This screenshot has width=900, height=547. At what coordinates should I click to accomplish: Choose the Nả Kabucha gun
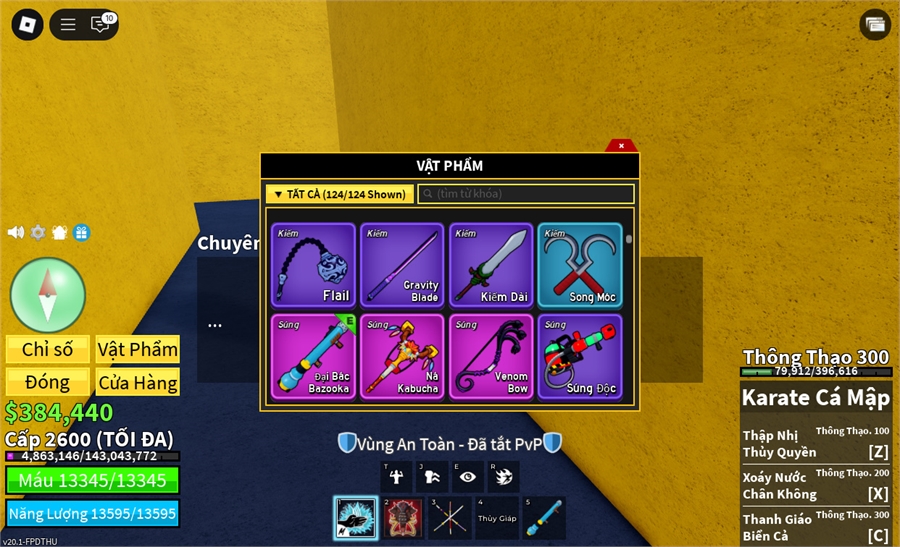click(x=402, y=357)
